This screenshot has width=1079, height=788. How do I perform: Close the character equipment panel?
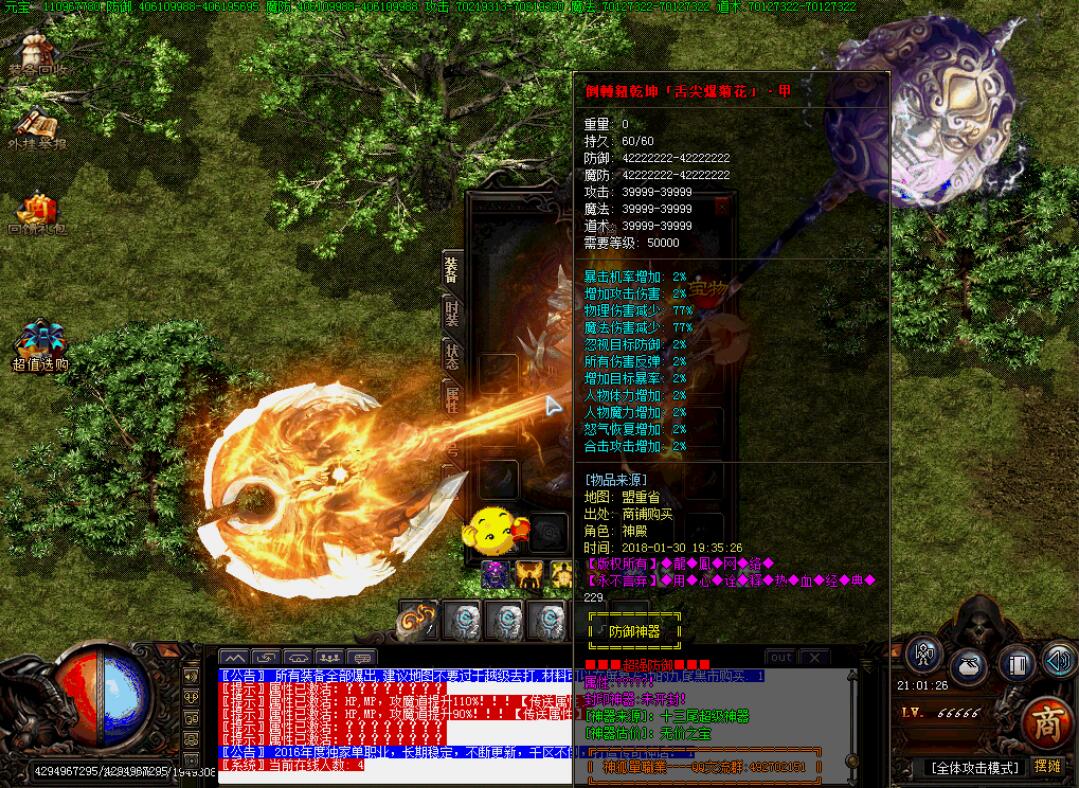pyautogui.click(x=722, y=208)
